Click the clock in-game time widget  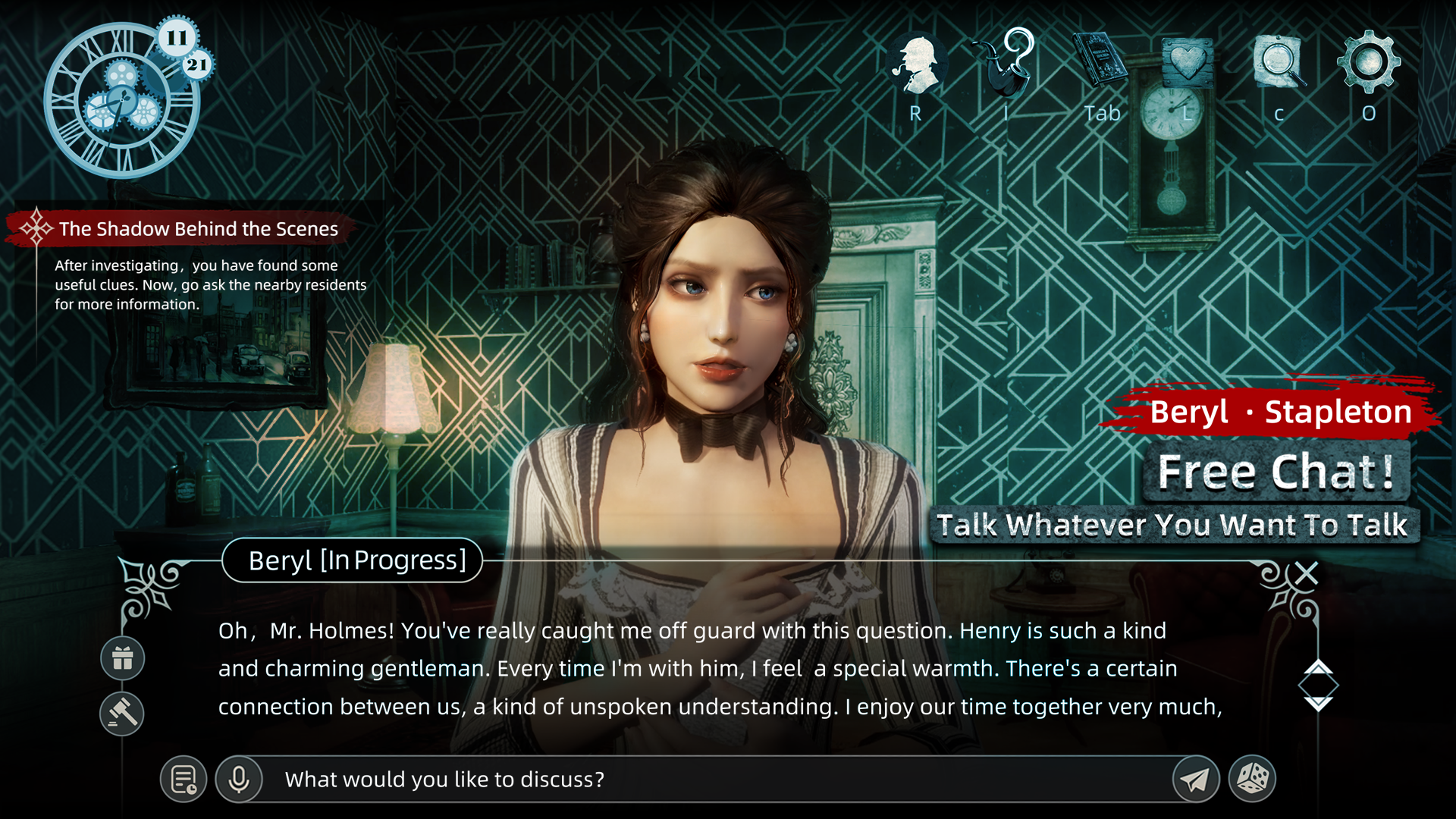point(121,101)
